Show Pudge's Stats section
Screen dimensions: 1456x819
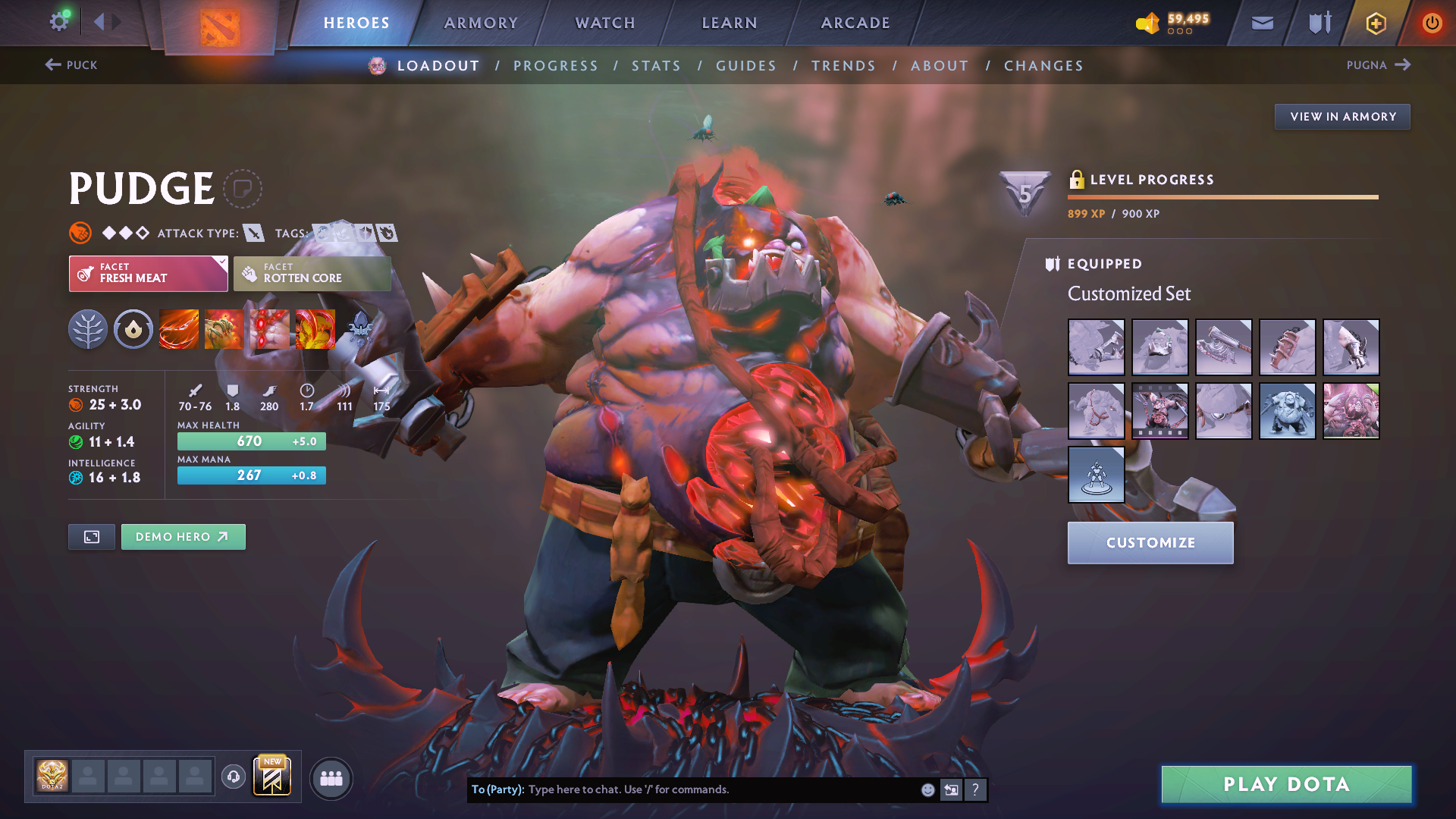coord(656,66)
